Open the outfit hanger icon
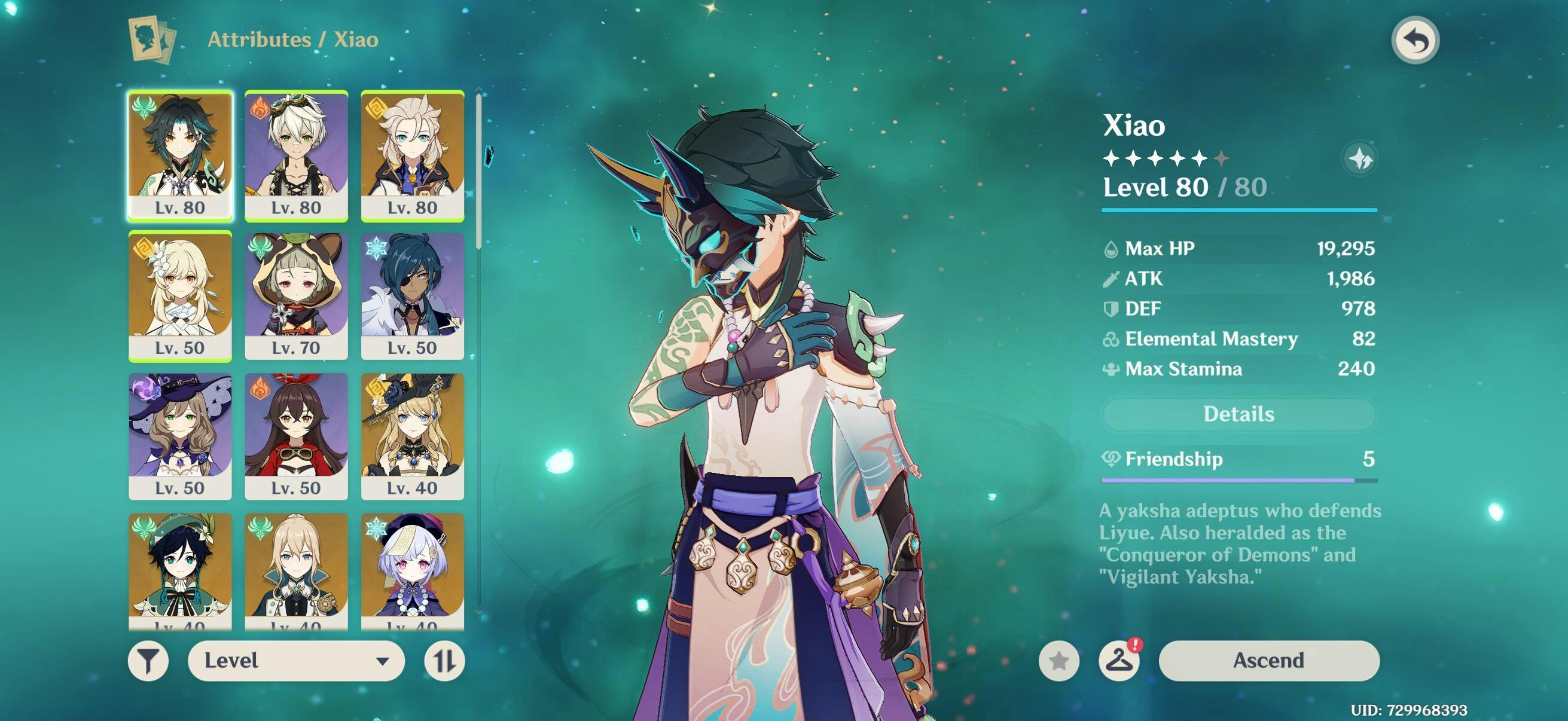Screen dimensions: 1568x721 (1119, 661)
